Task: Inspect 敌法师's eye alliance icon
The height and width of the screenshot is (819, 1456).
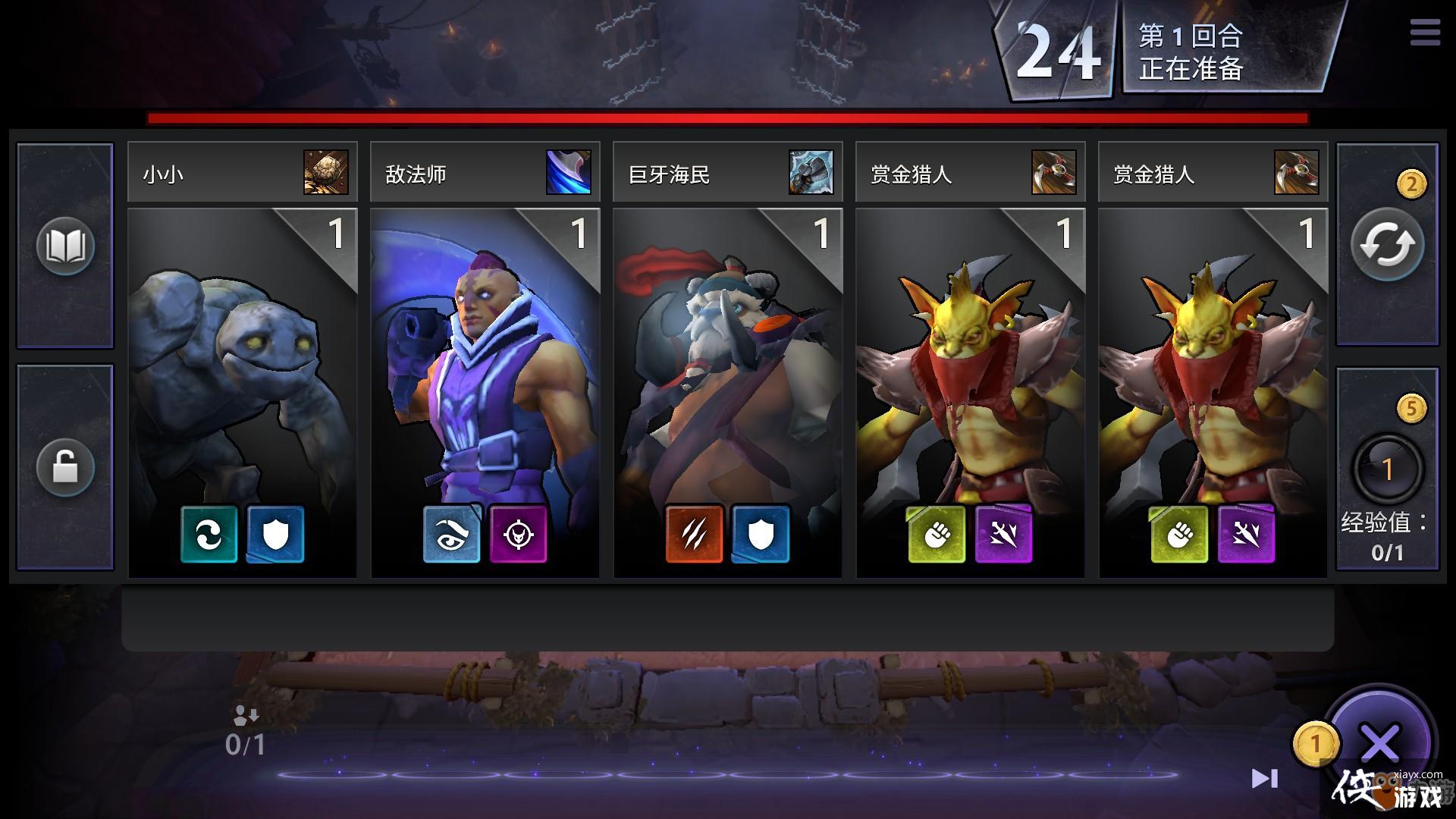Action: (x=452, y=535)
